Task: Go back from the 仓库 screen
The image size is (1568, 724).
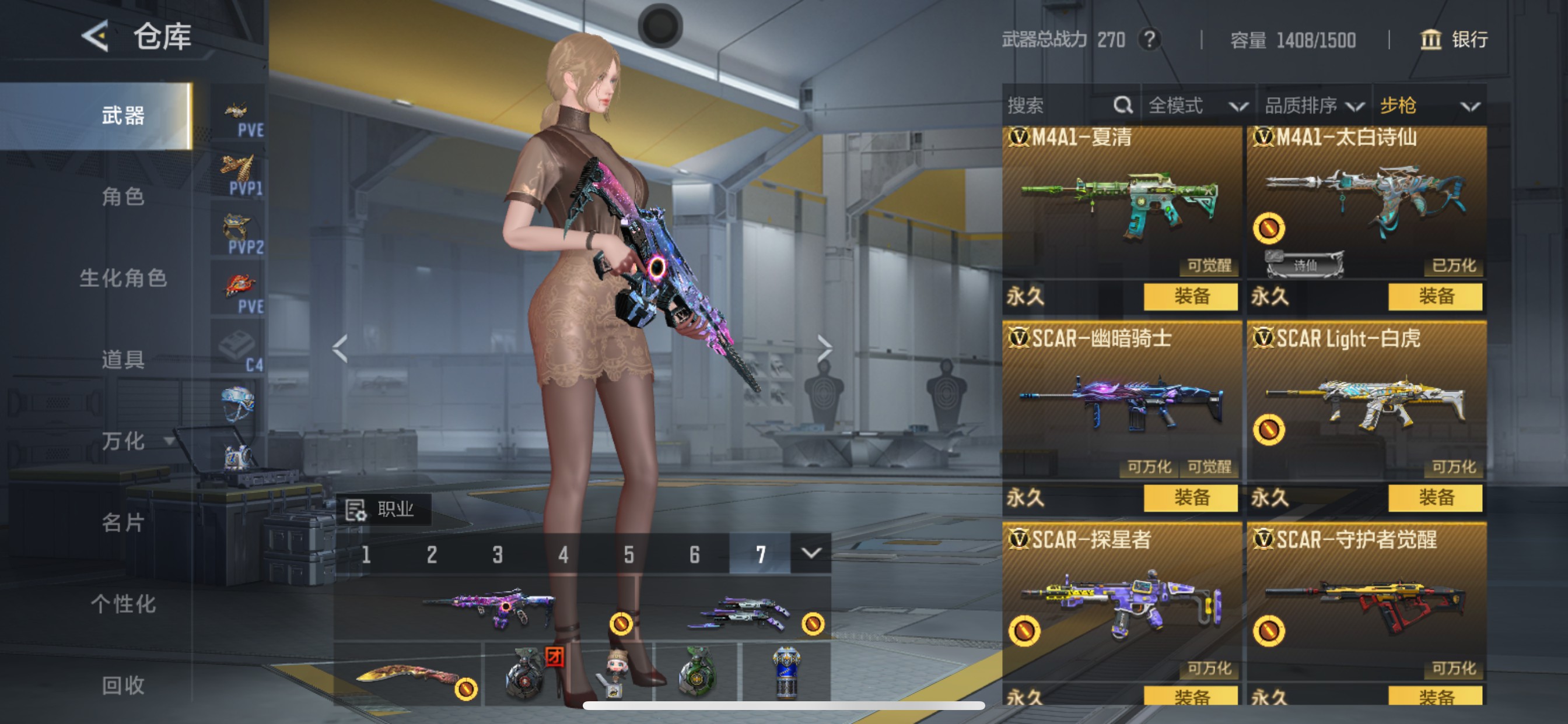Action: 96,37
